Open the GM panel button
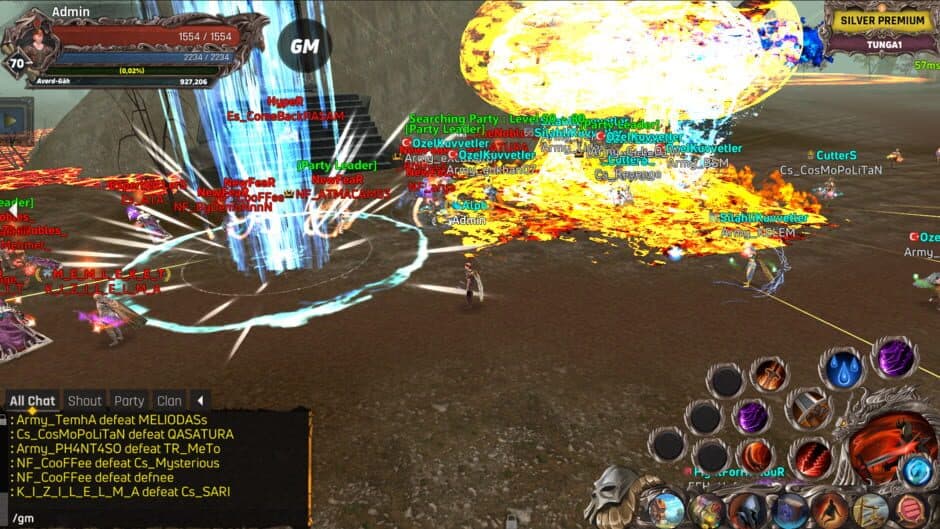940x529 pixels. 304,46
